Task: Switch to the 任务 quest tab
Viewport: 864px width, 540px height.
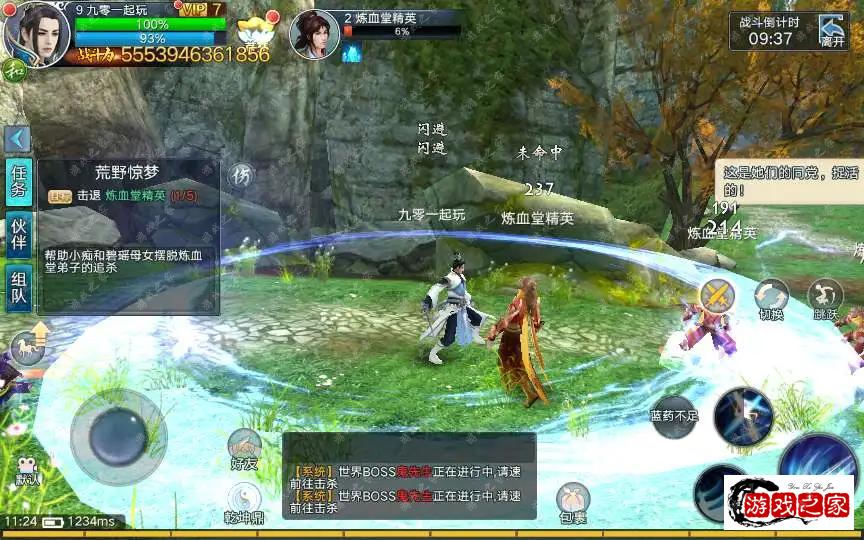Action: [x=19, y=182]
